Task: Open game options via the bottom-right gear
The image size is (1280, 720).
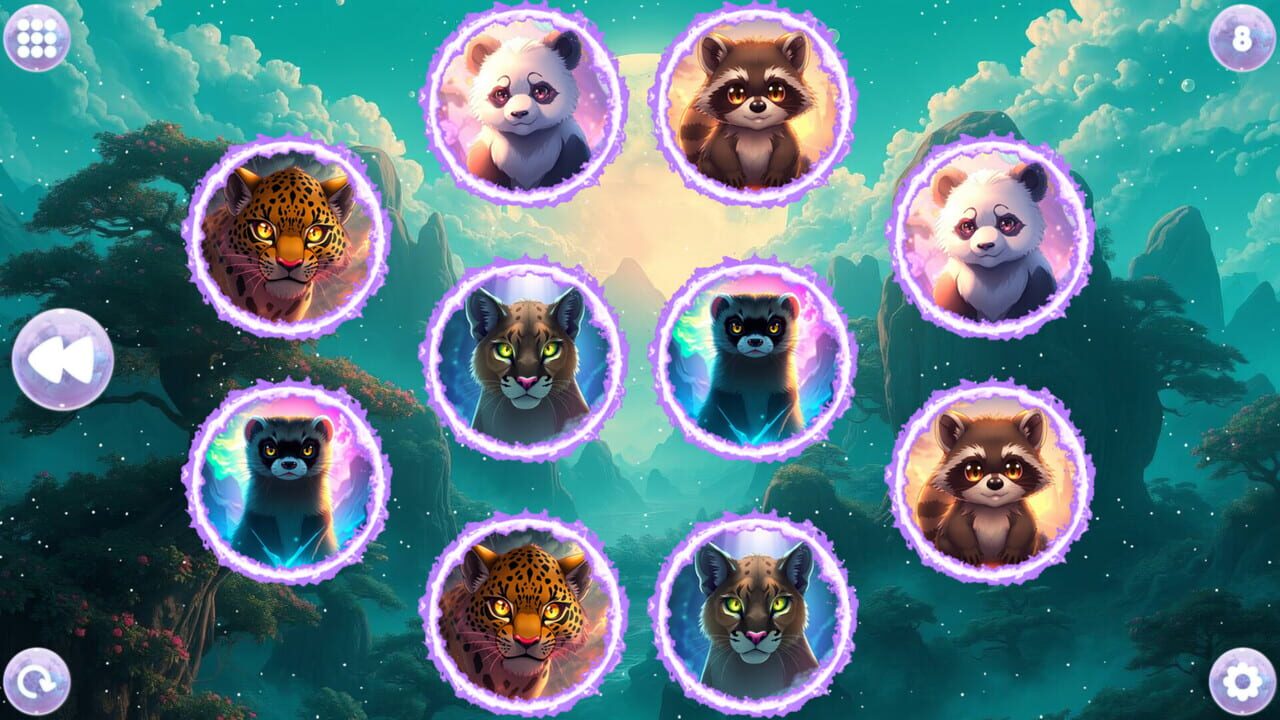Action: point(1241,681)
